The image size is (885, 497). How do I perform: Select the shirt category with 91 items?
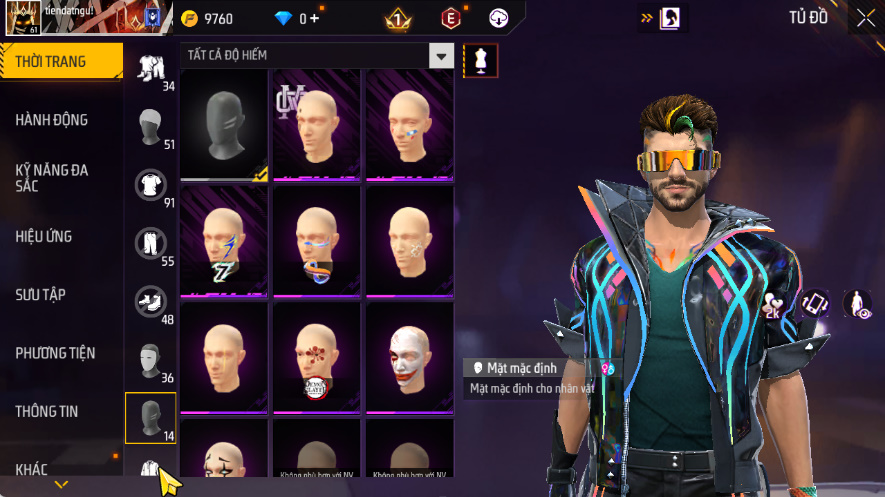coord(150,184)
